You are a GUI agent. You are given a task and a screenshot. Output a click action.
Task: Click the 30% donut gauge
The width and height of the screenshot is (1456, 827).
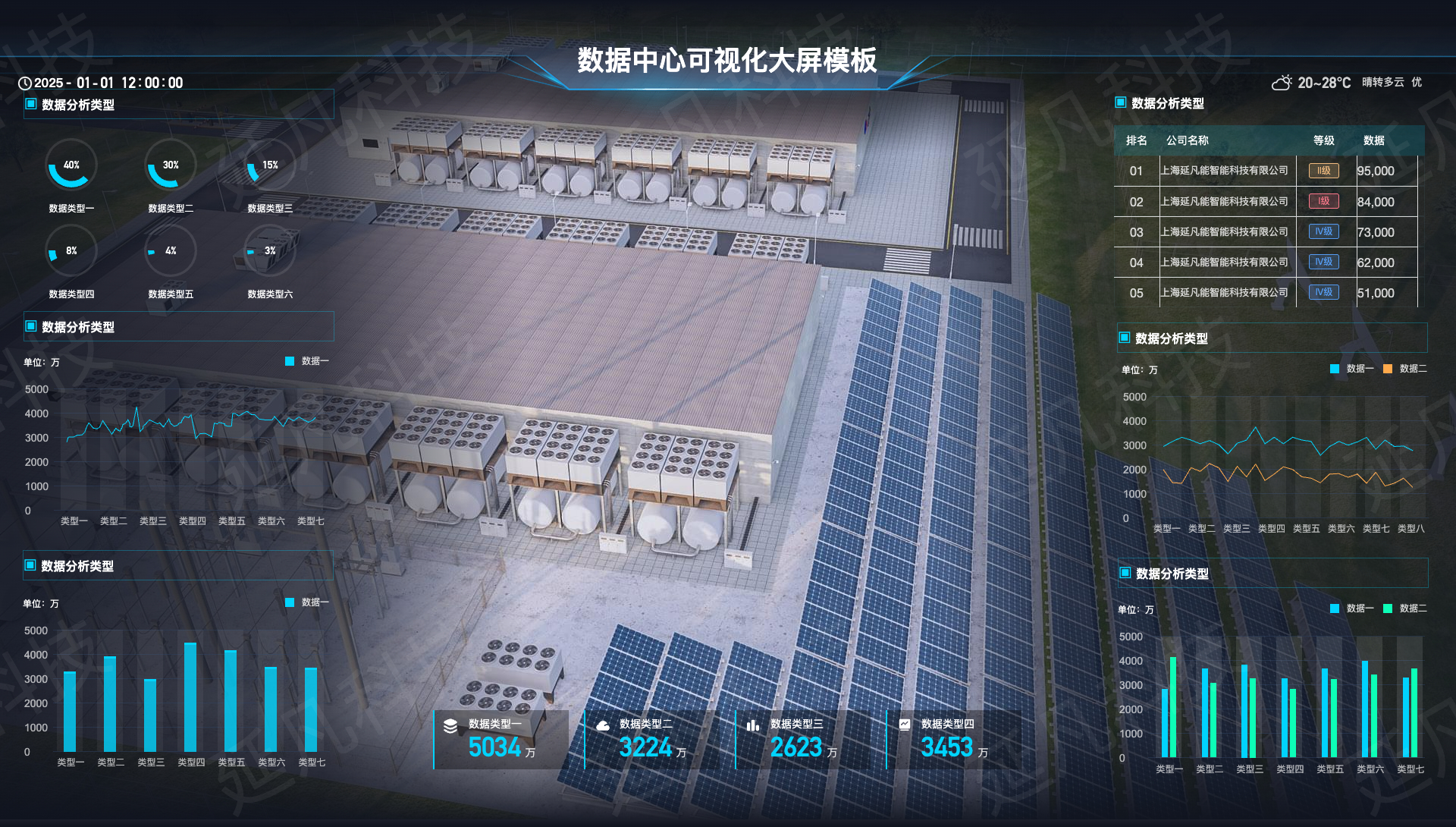click(171, 165)
